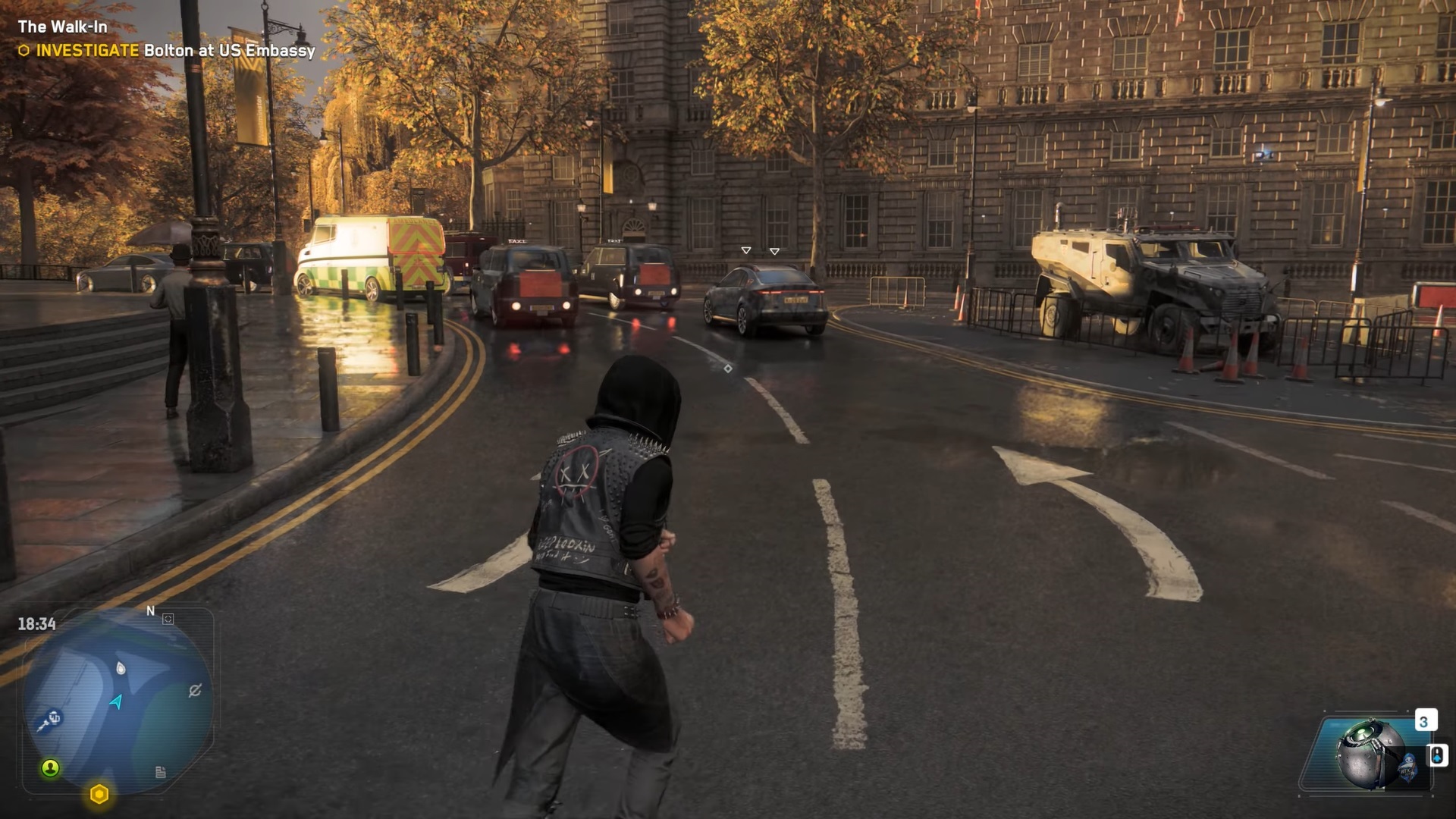Viewport: 1456px width, 819px height.
Task: Open the notes icon at the minimap's bottom right
Action: click(161, 772)
